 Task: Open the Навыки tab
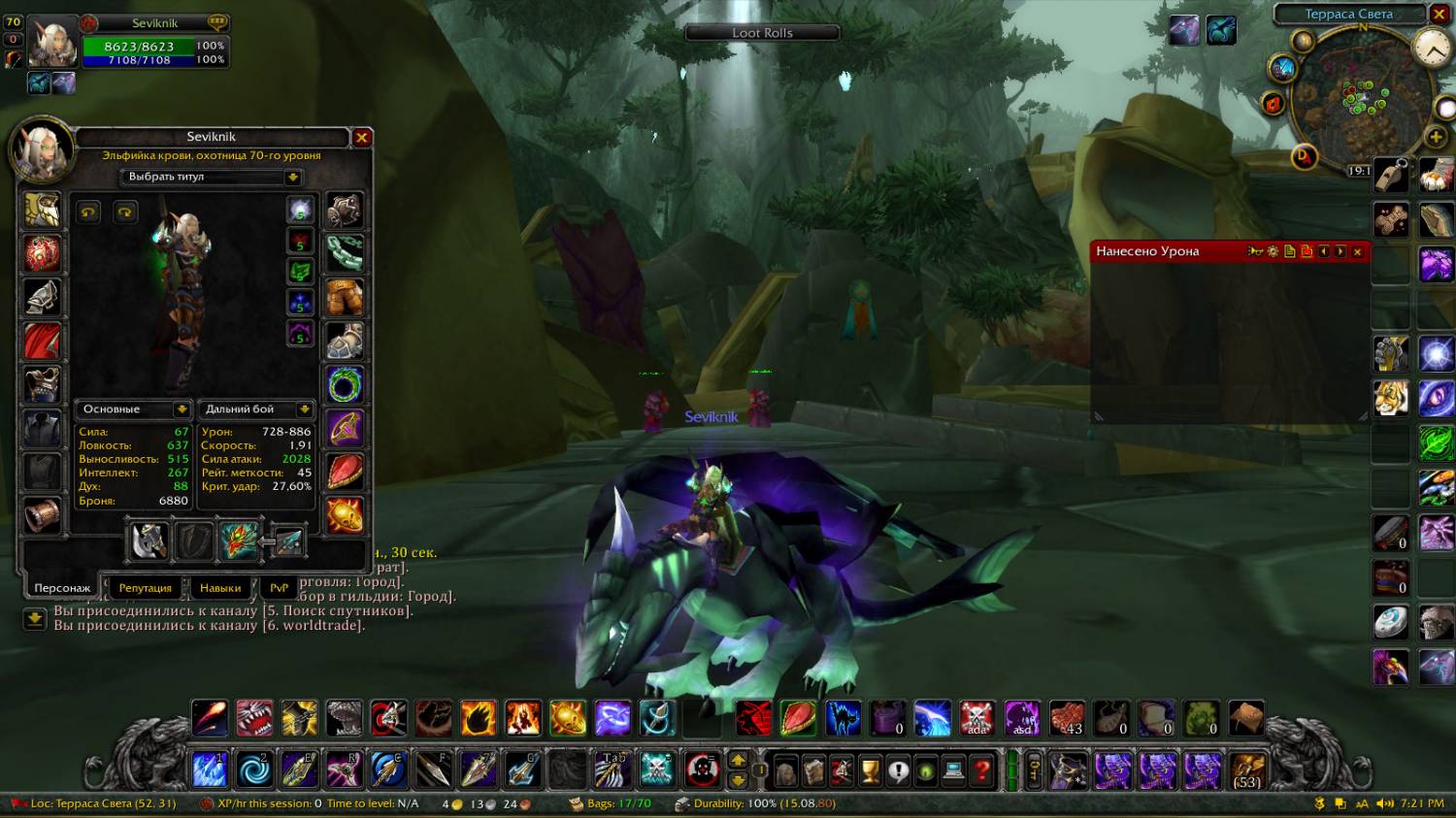pyautogui.click(x=220, y=588)
